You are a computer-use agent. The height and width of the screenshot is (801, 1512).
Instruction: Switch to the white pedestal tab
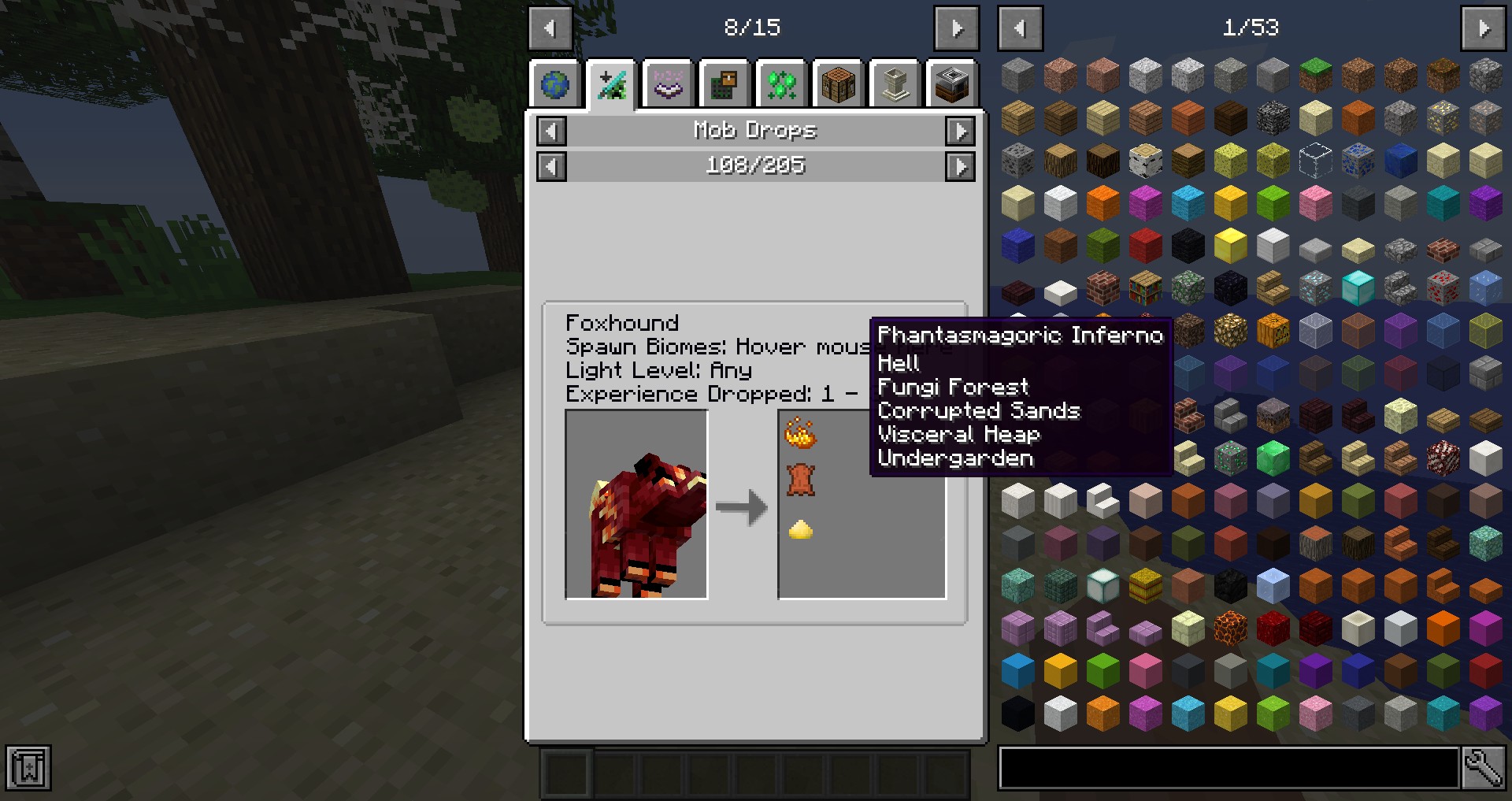click(895, 84)
